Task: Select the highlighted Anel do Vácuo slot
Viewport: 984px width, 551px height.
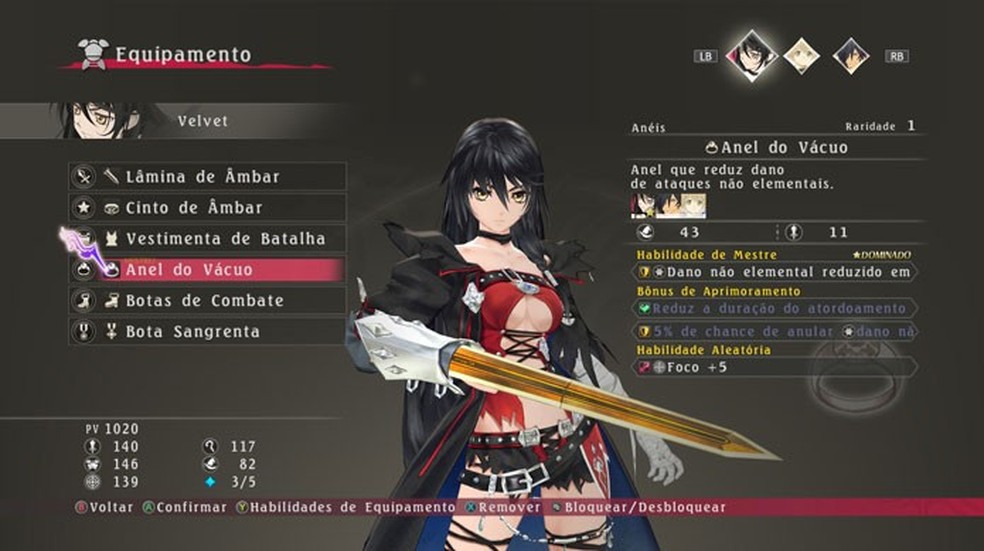Action: pos(207,270)
